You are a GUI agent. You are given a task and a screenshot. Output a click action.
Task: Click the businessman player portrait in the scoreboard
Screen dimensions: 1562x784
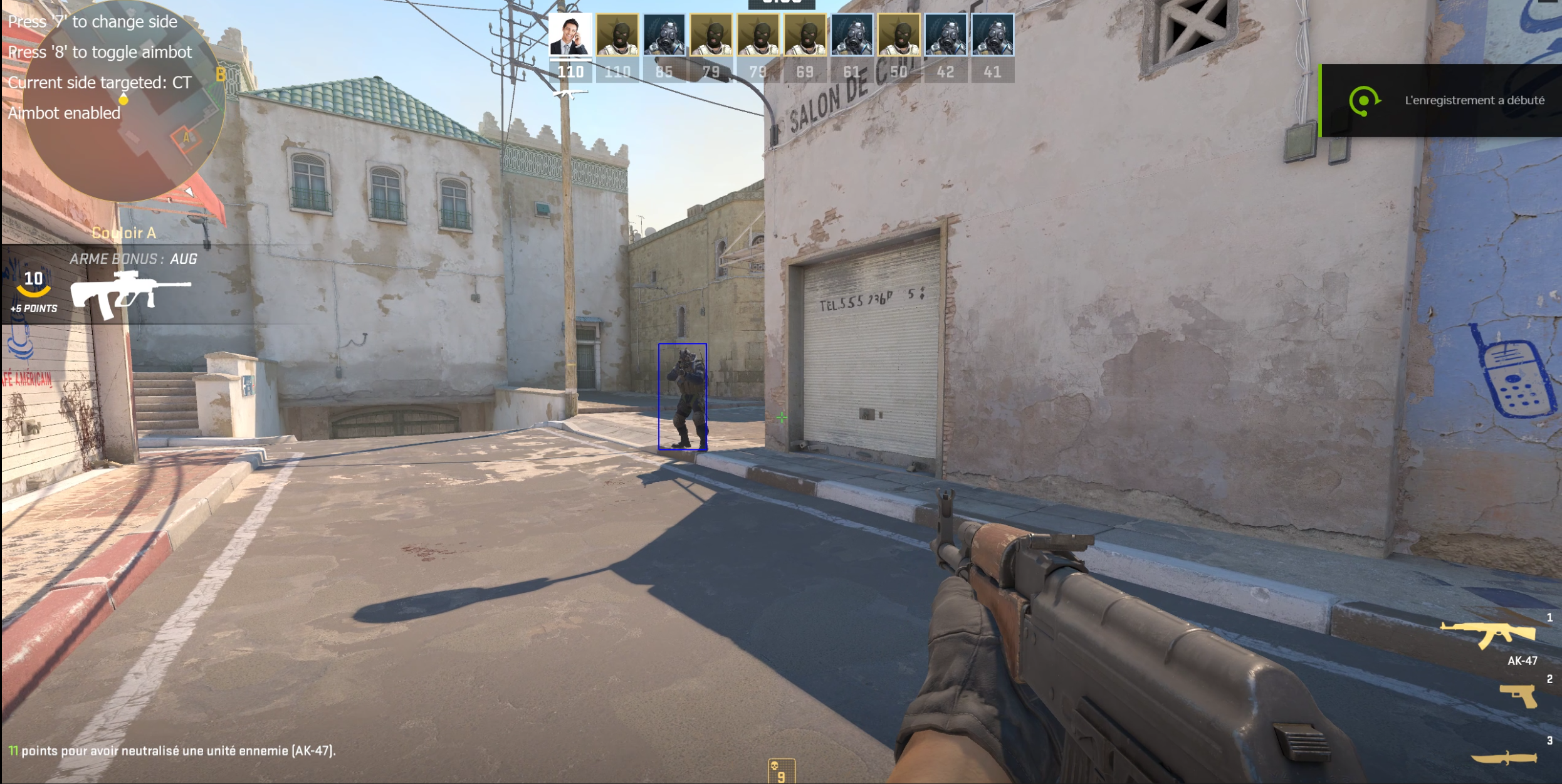(x=570, y=34)
